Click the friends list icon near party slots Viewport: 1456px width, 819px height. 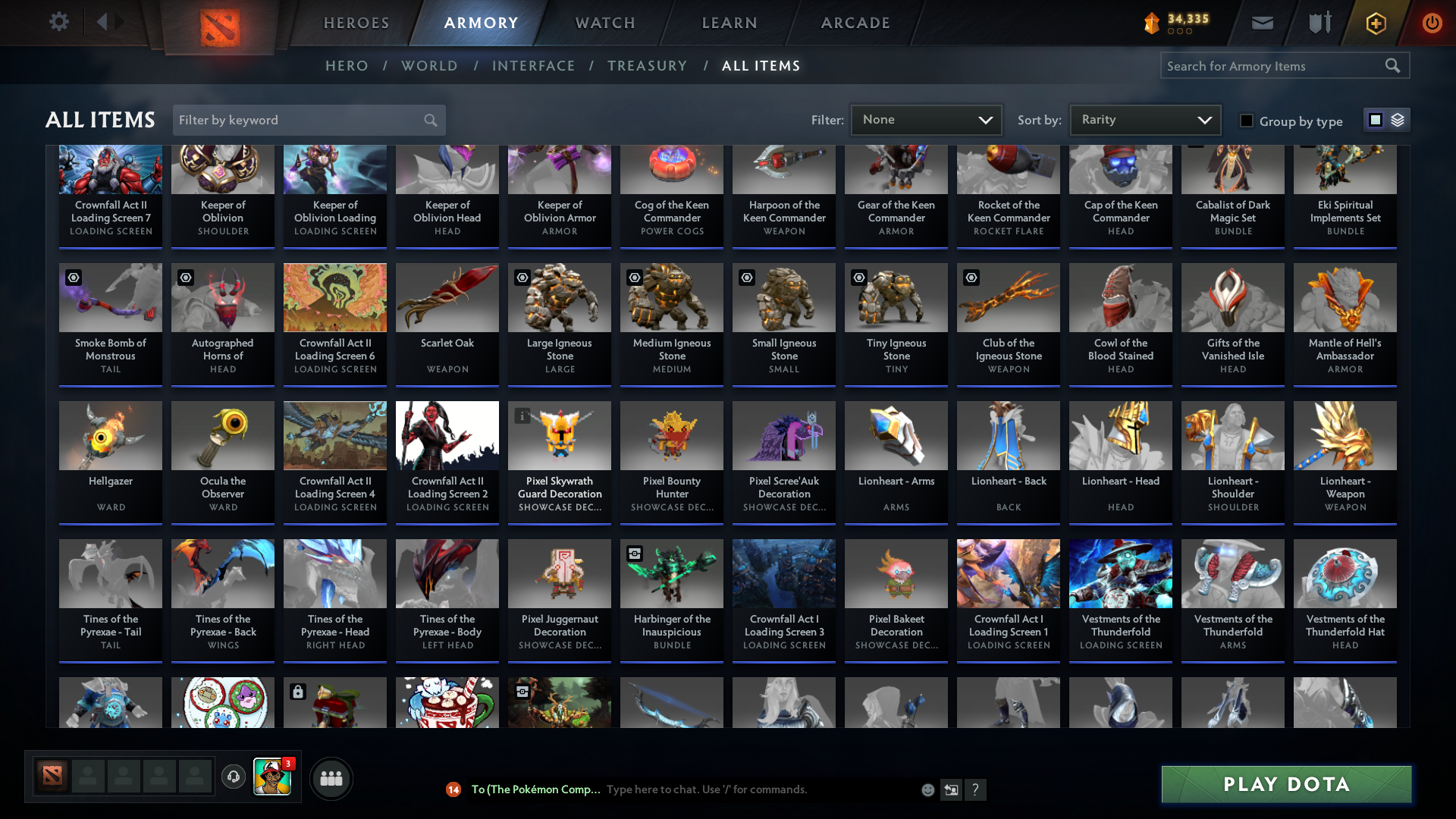pyautogui.click(x=330, y=778)
